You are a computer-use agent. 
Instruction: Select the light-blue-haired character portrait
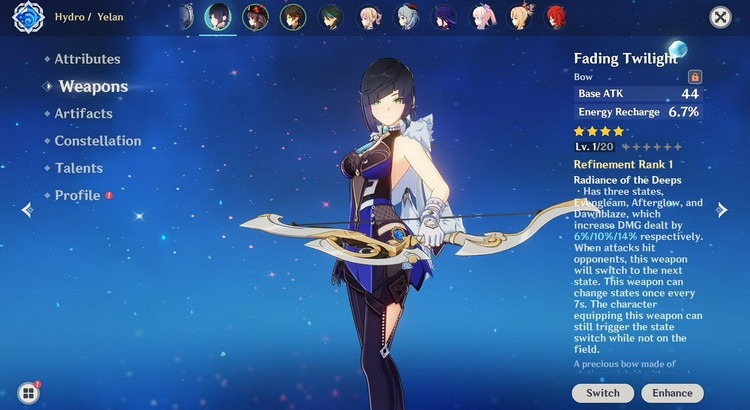tap(407, 17)
